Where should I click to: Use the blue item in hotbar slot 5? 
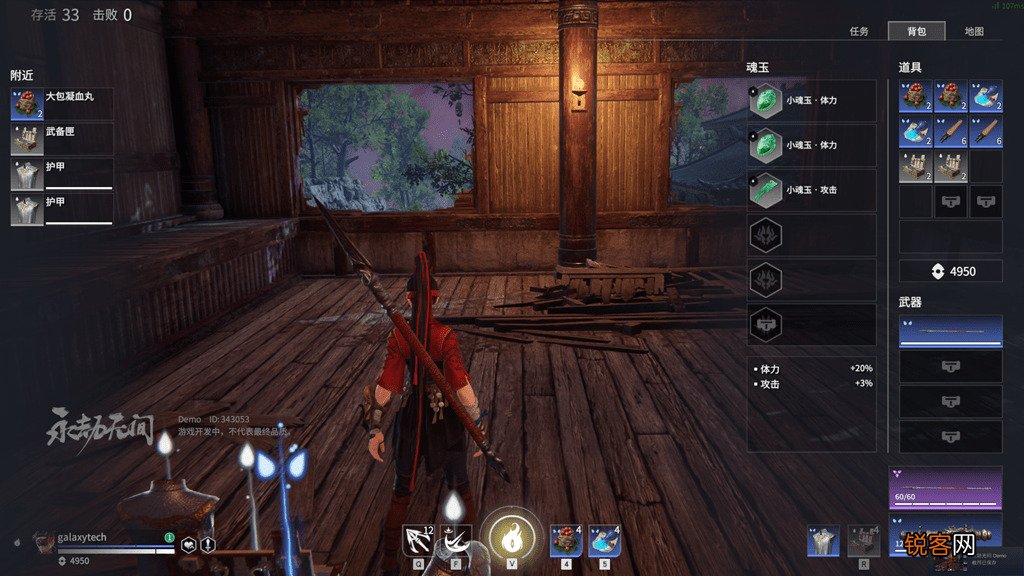coord(604,540)
